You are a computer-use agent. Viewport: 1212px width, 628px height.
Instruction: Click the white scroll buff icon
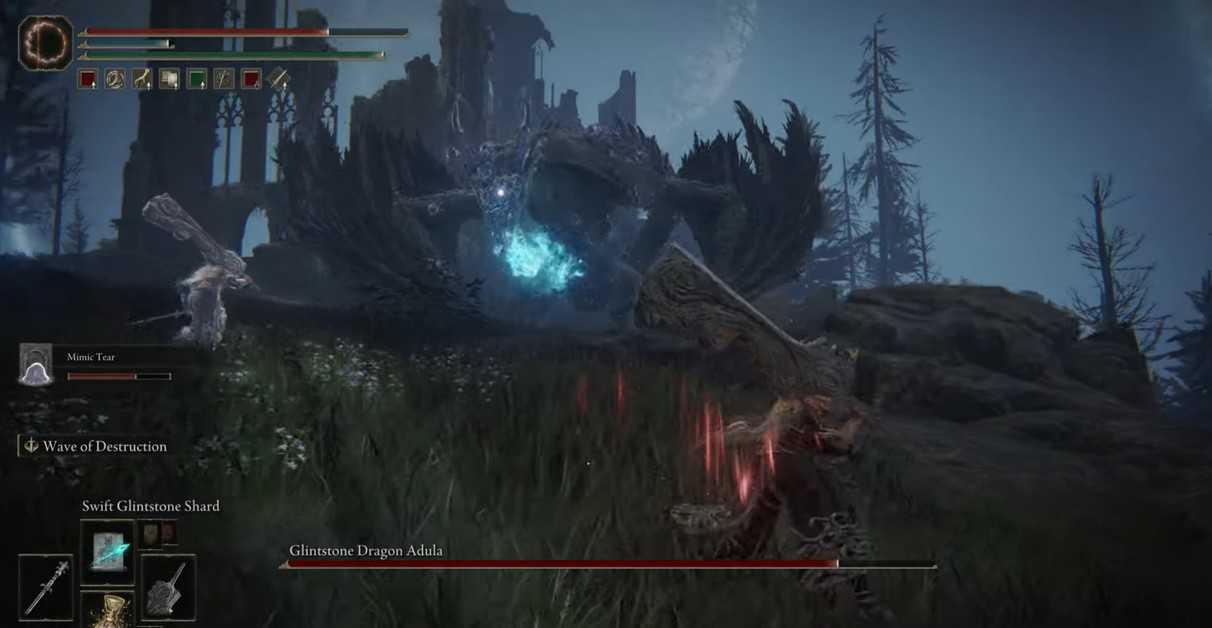[170, 79]
